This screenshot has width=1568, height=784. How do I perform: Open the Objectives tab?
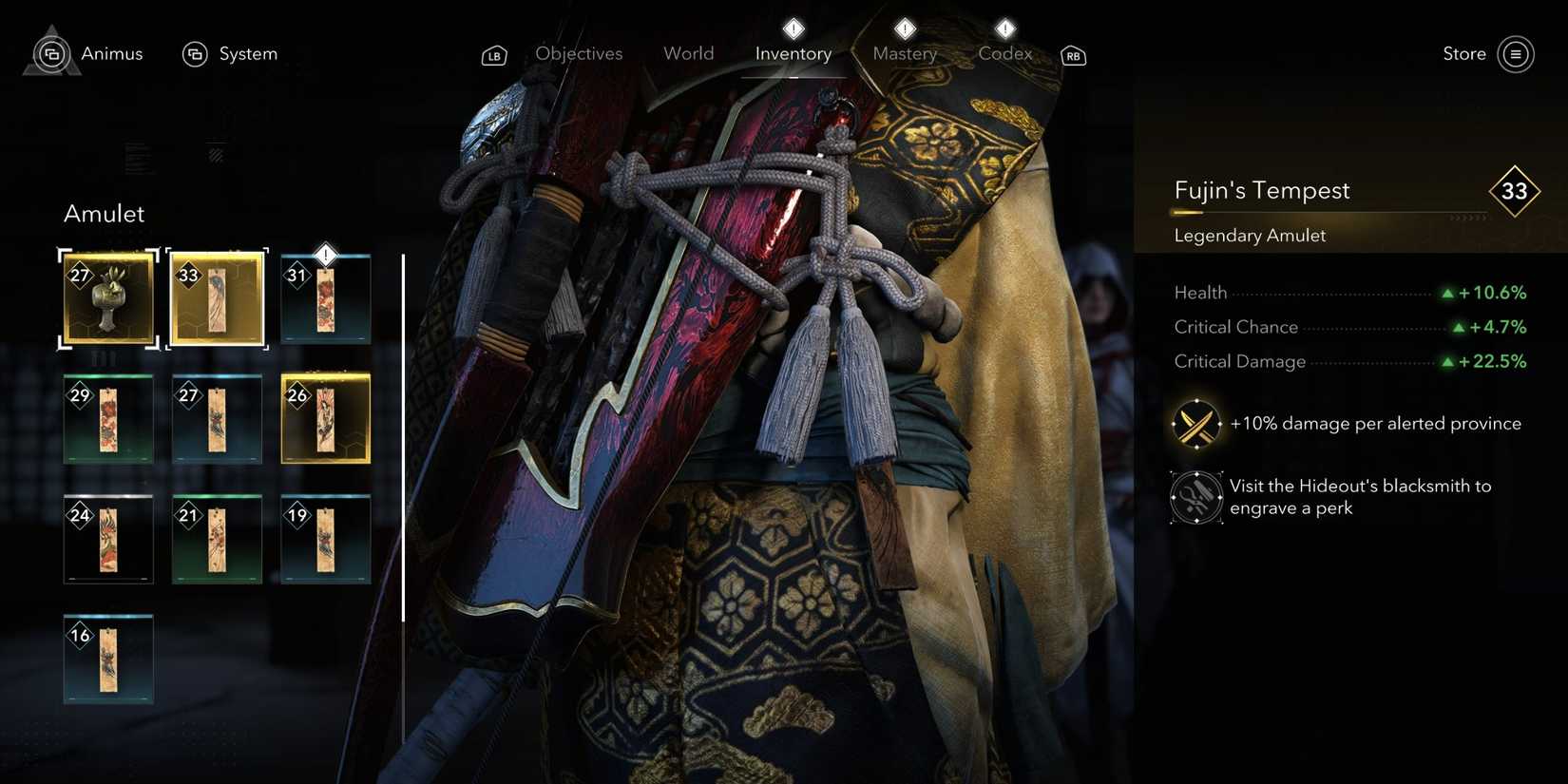(x=579, y=53)
